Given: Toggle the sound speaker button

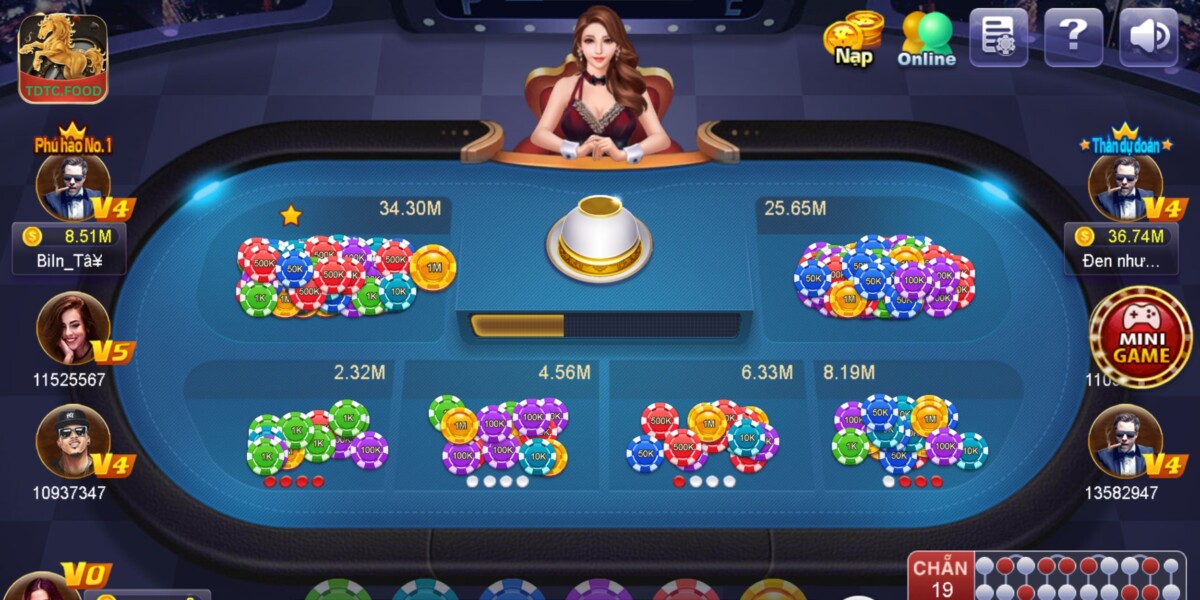Looking at the screenshot, I should pos(1148,38).
